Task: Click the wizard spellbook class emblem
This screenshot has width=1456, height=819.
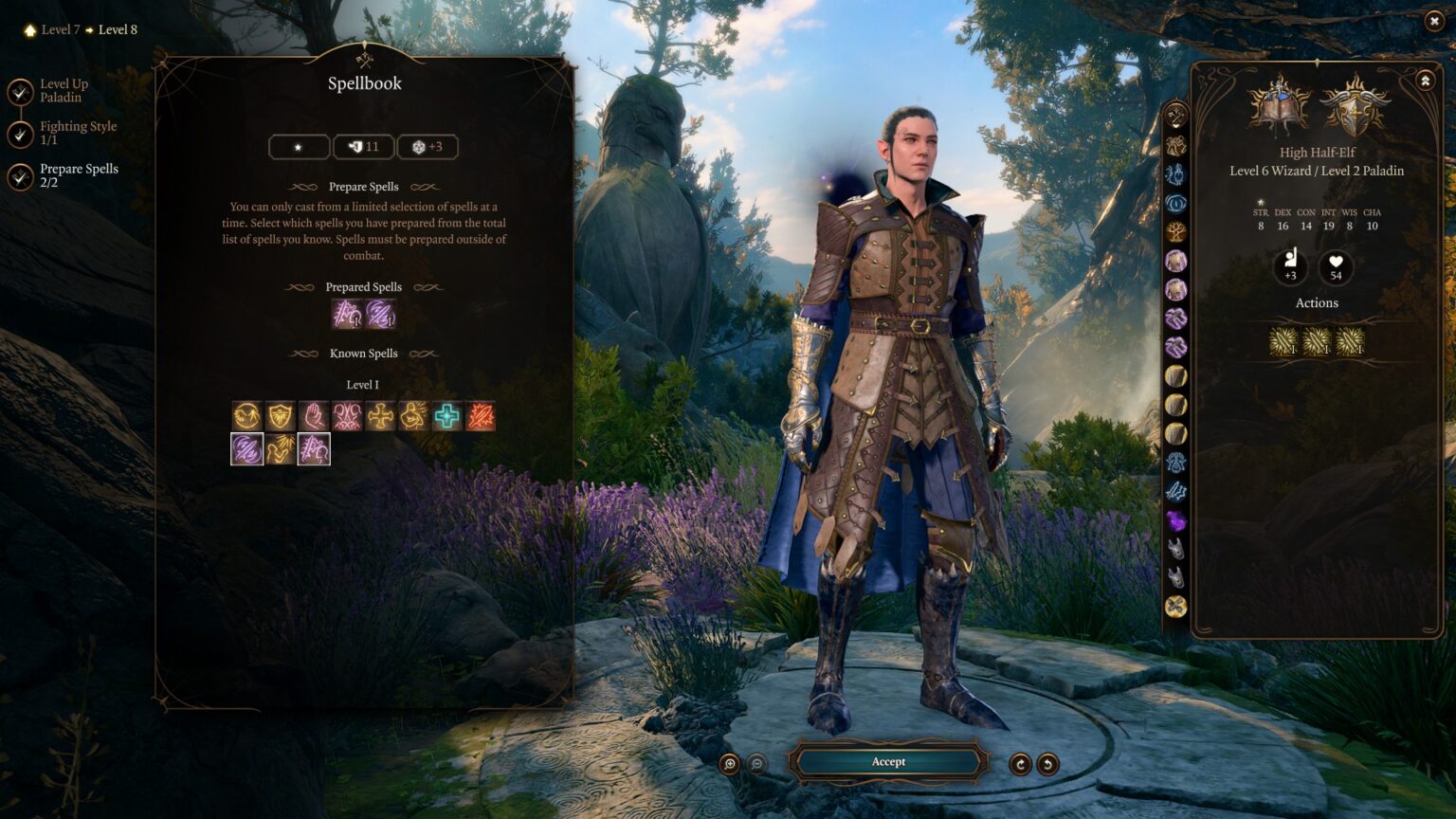Action: [x=1280, y=106]
